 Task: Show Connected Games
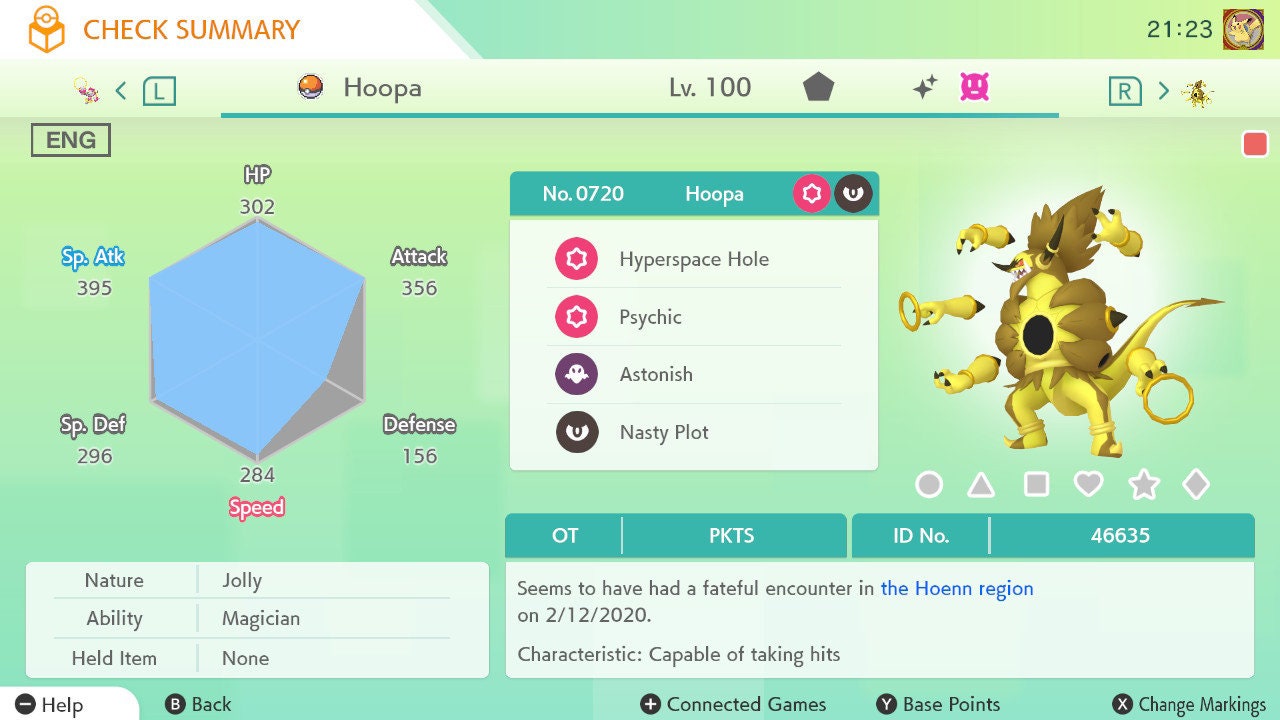coord(733,705)
